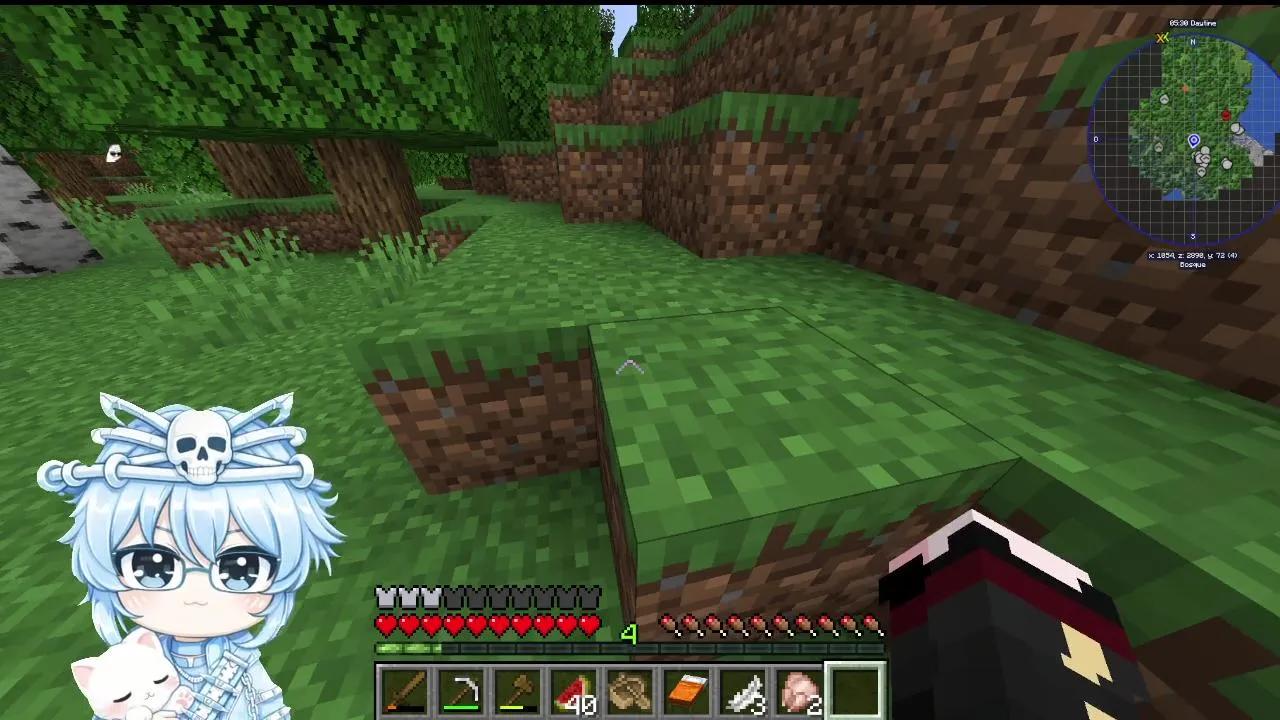Click the north 'N' indicator on the minimap
This screenshot has height=720, width=1280.
click(x=1193, y=42)
